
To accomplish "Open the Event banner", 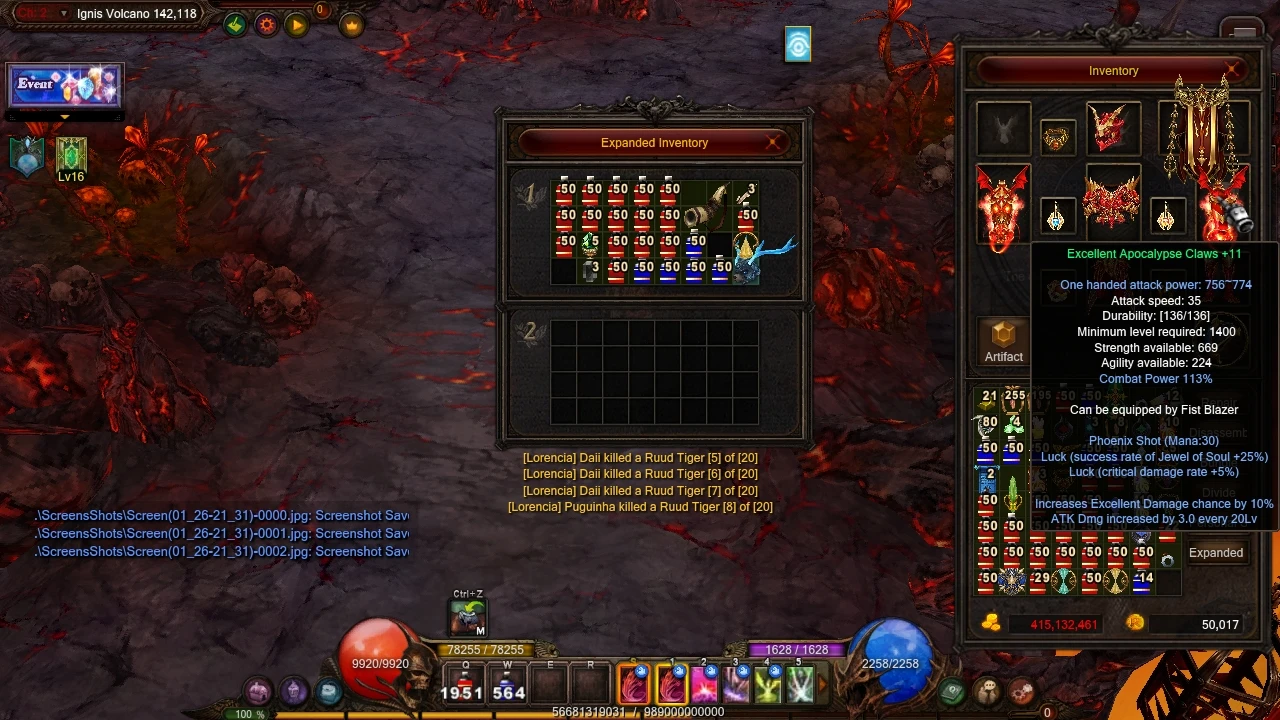I will [x=64, y=86].
